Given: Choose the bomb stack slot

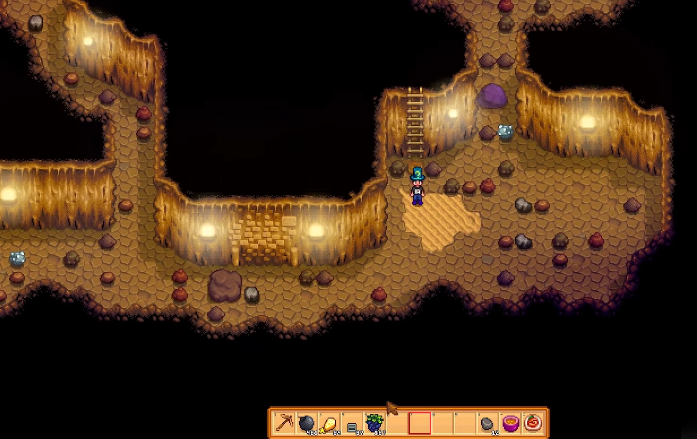Looking at the screenshot, I should (307, 423).
